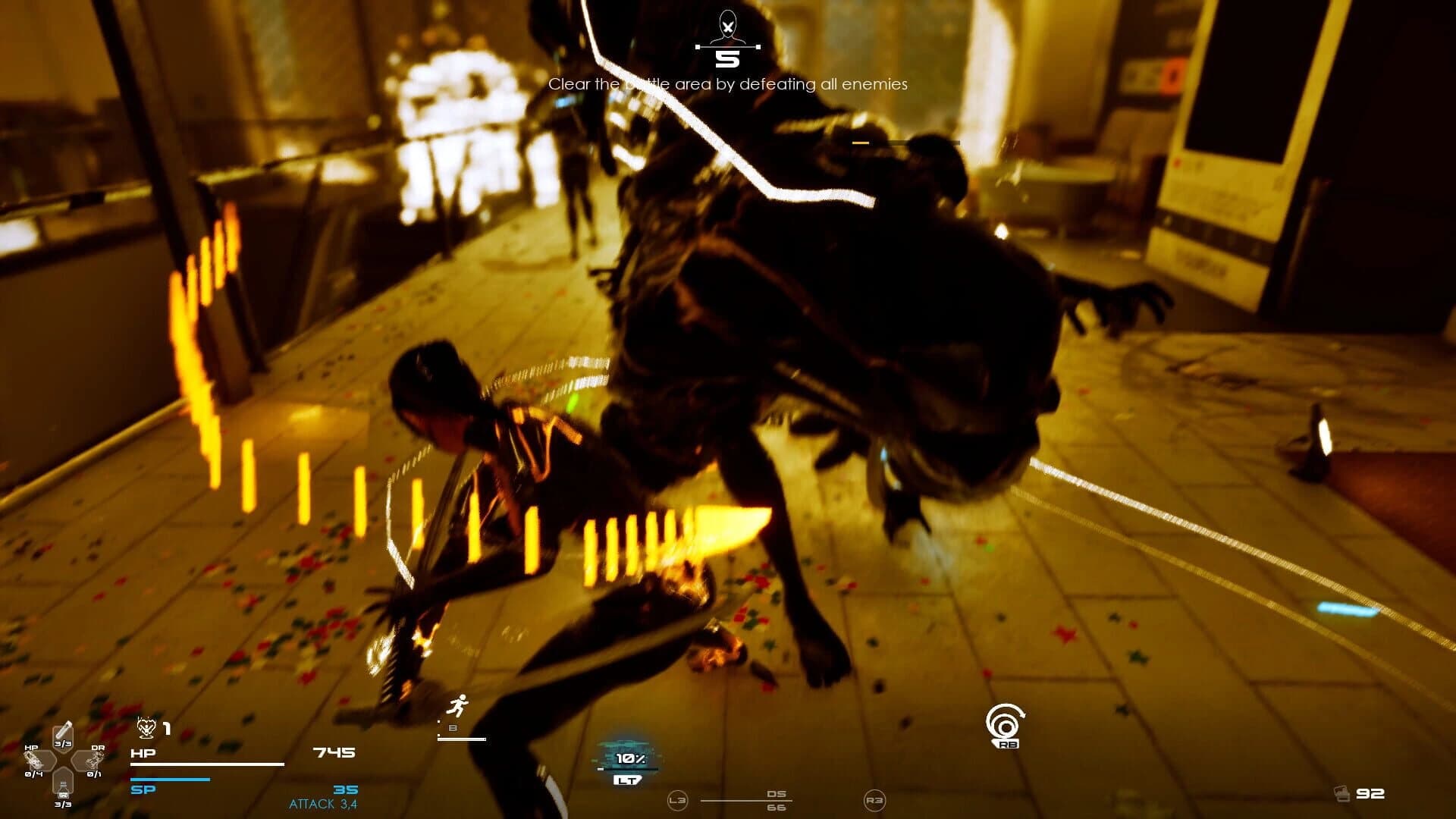The image size is (1456, 819).
Task: Click the LT trigger label under the 10% gauge
Action: coord(628,780)
